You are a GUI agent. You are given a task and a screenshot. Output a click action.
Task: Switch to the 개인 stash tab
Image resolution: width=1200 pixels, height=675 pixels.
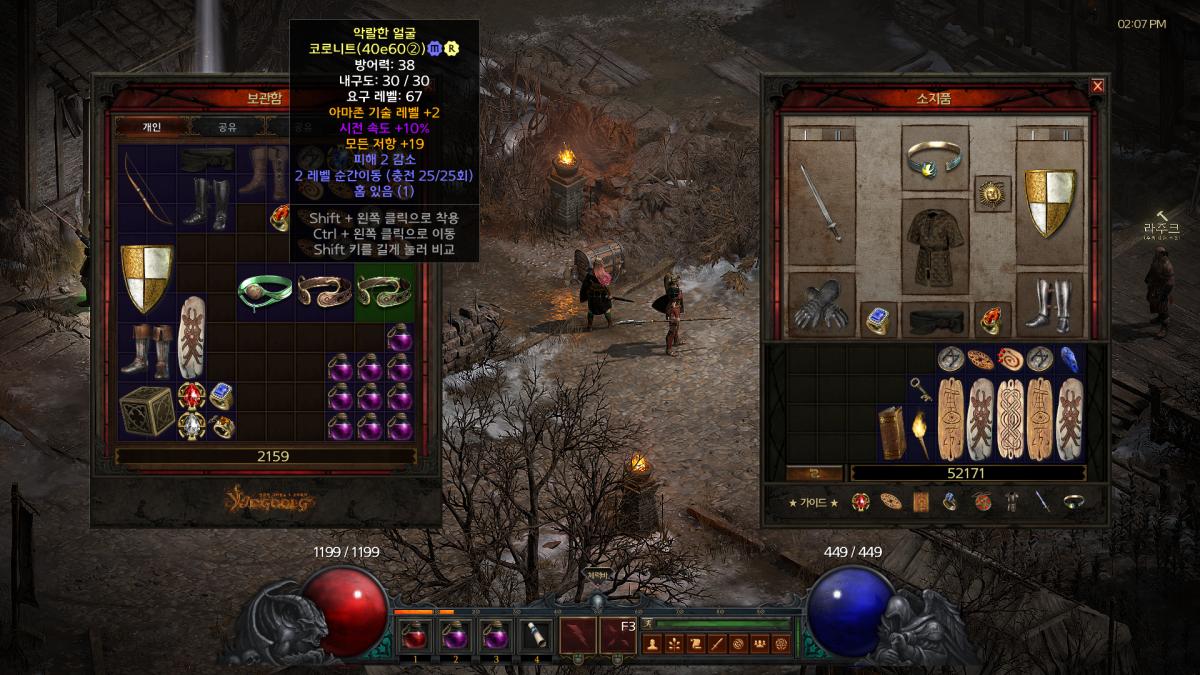152,127
